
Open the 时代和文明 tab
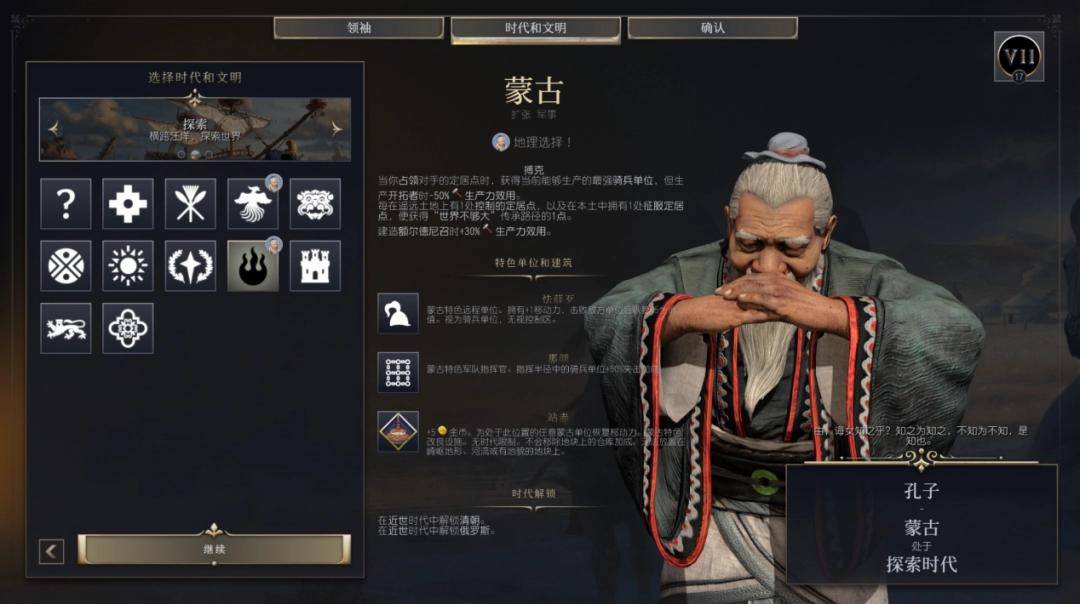click(x=535, y=28)
